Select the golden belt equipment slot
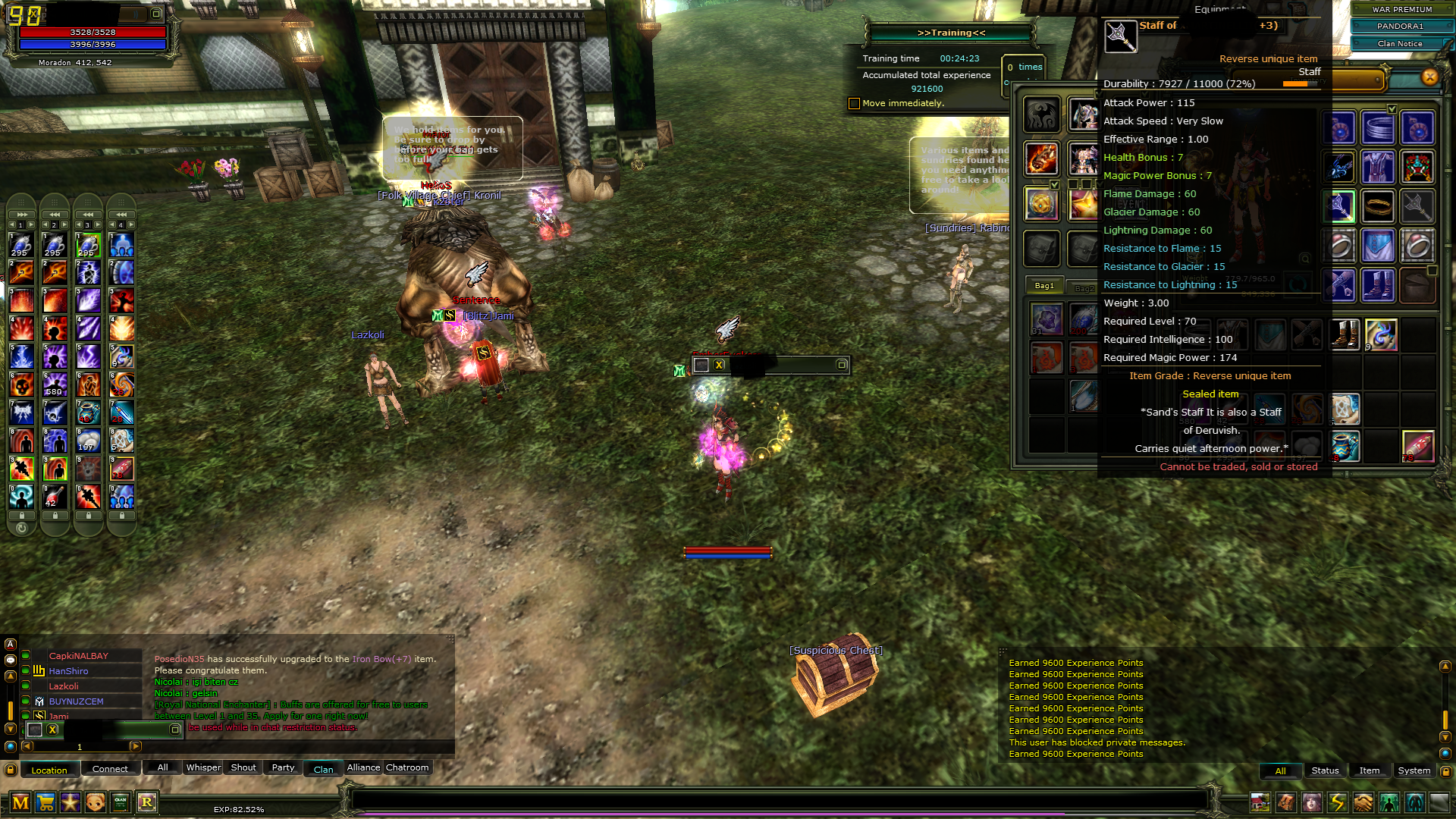Viewport: 1456px width, 819px height. [1378, 206]
